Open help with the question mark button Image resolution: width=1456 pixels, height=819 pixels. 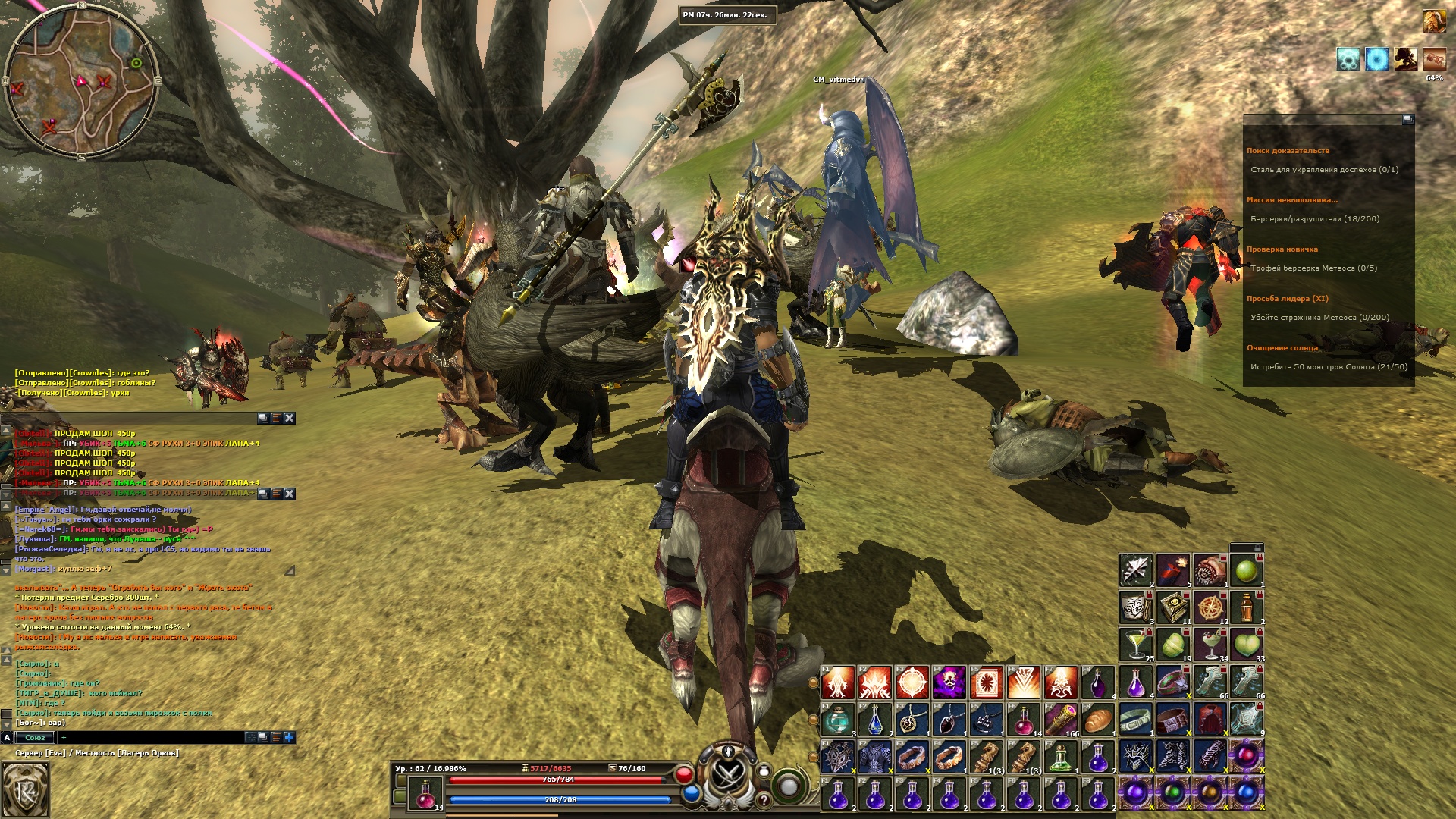764,800
